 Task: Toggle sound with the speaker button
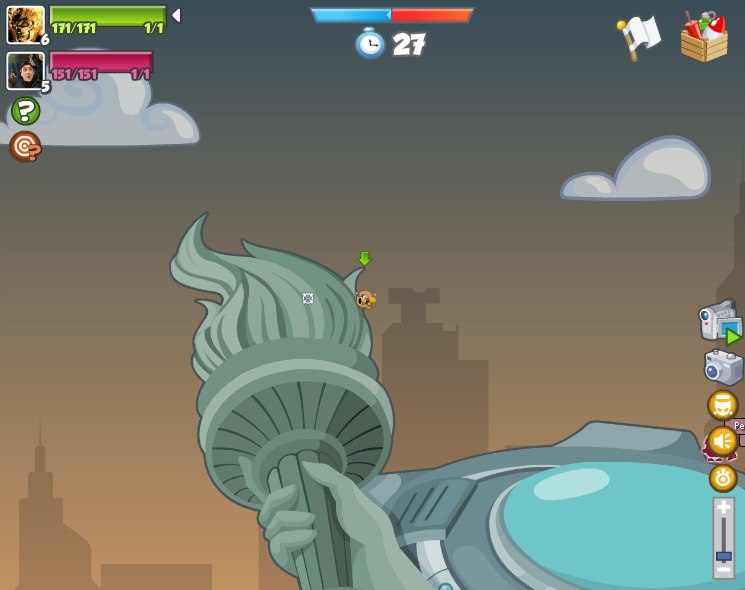722,440
